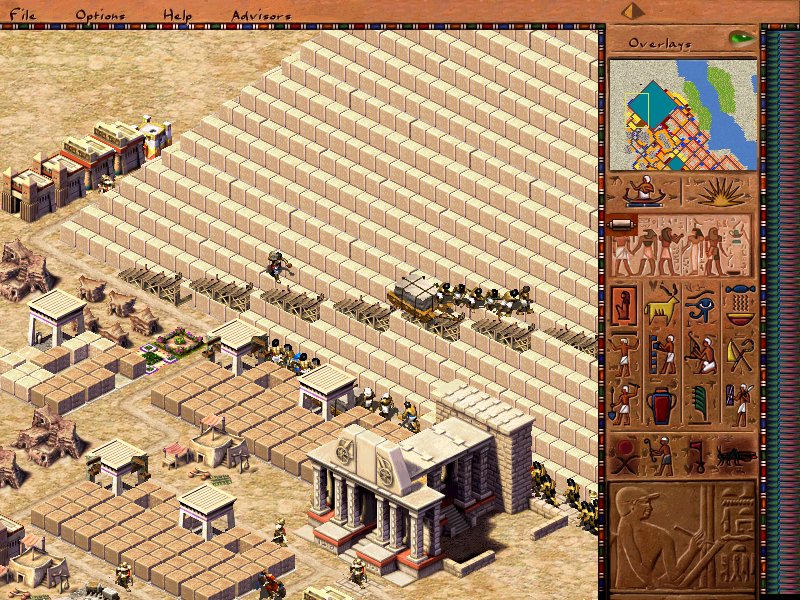
Task: Select the bowl with water lines button
Action: tap(739, 305)
